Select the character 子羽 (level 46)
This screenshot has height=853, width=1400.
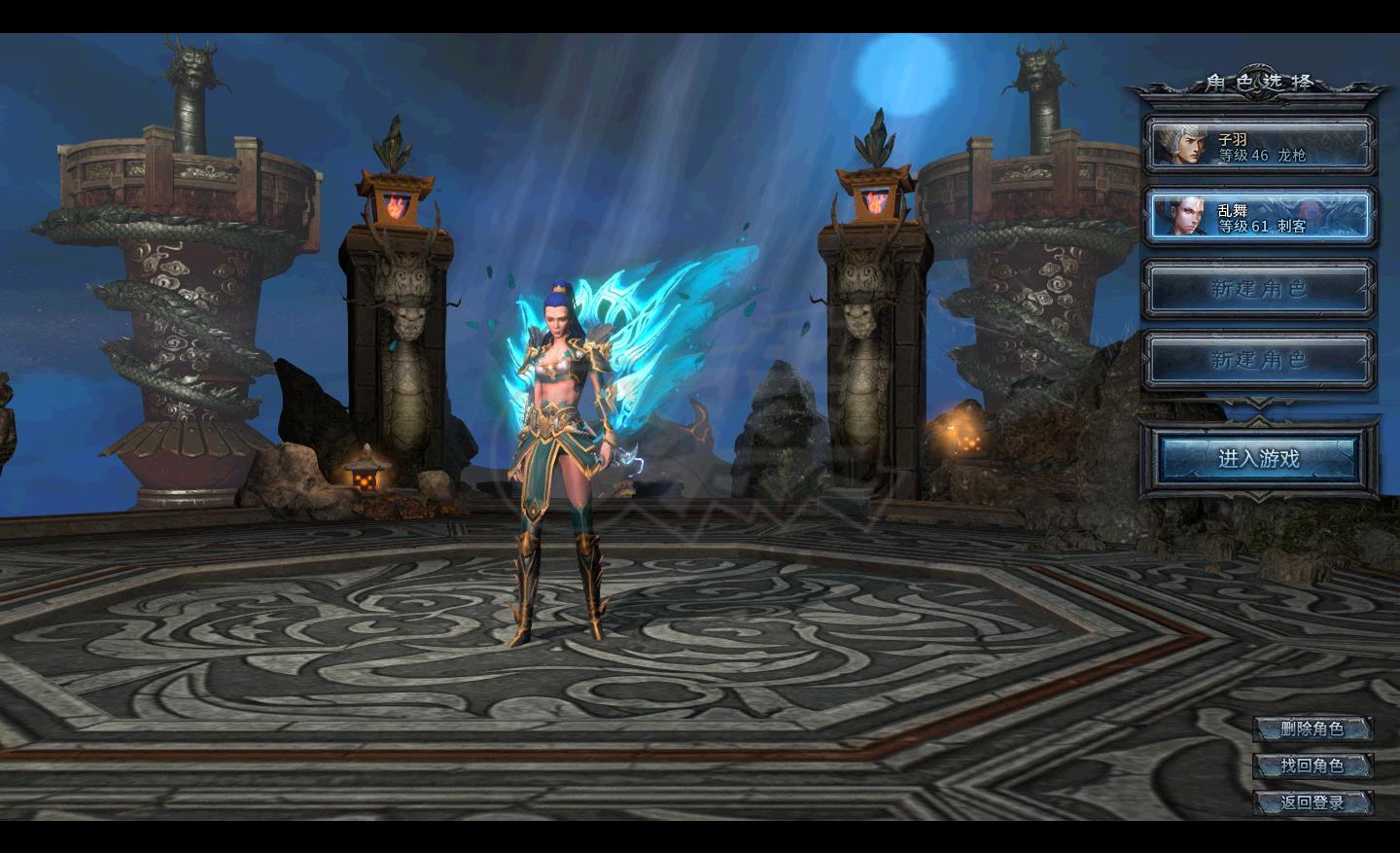(x=1260, y=147)
